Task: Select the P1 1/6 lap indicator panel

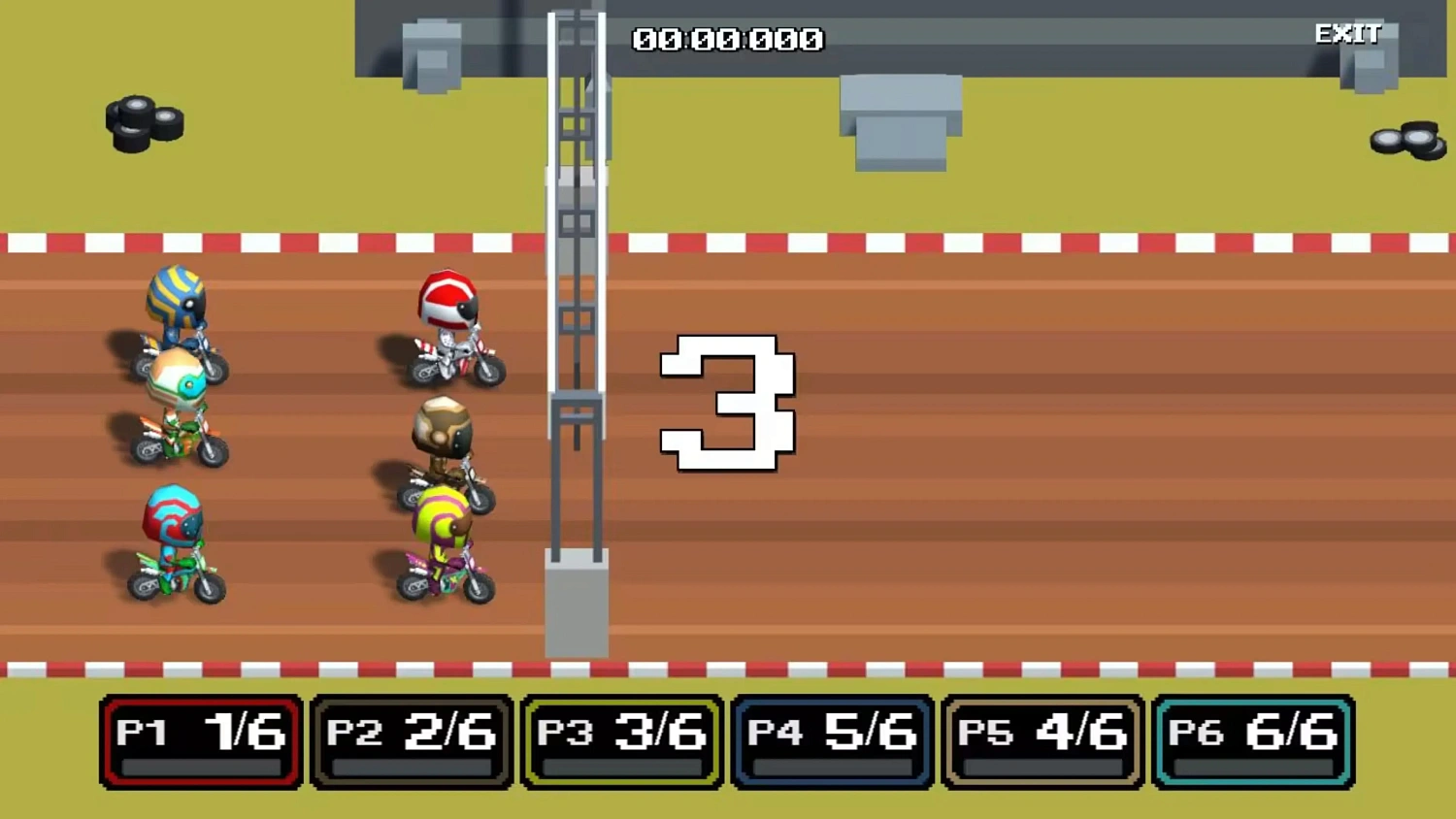Action: click(199, 739)
